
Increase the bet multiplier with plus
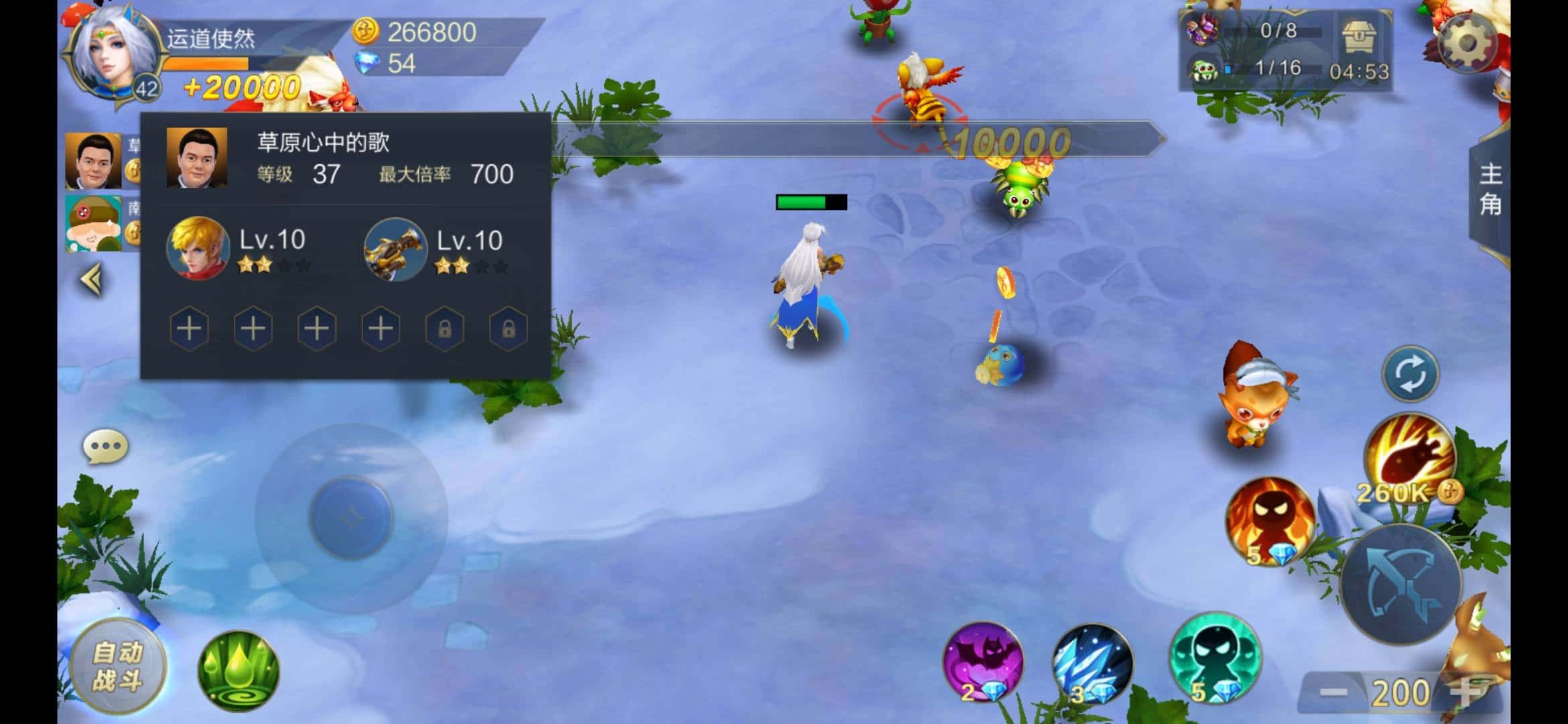pyautogui.click(x=1466, y=692)
